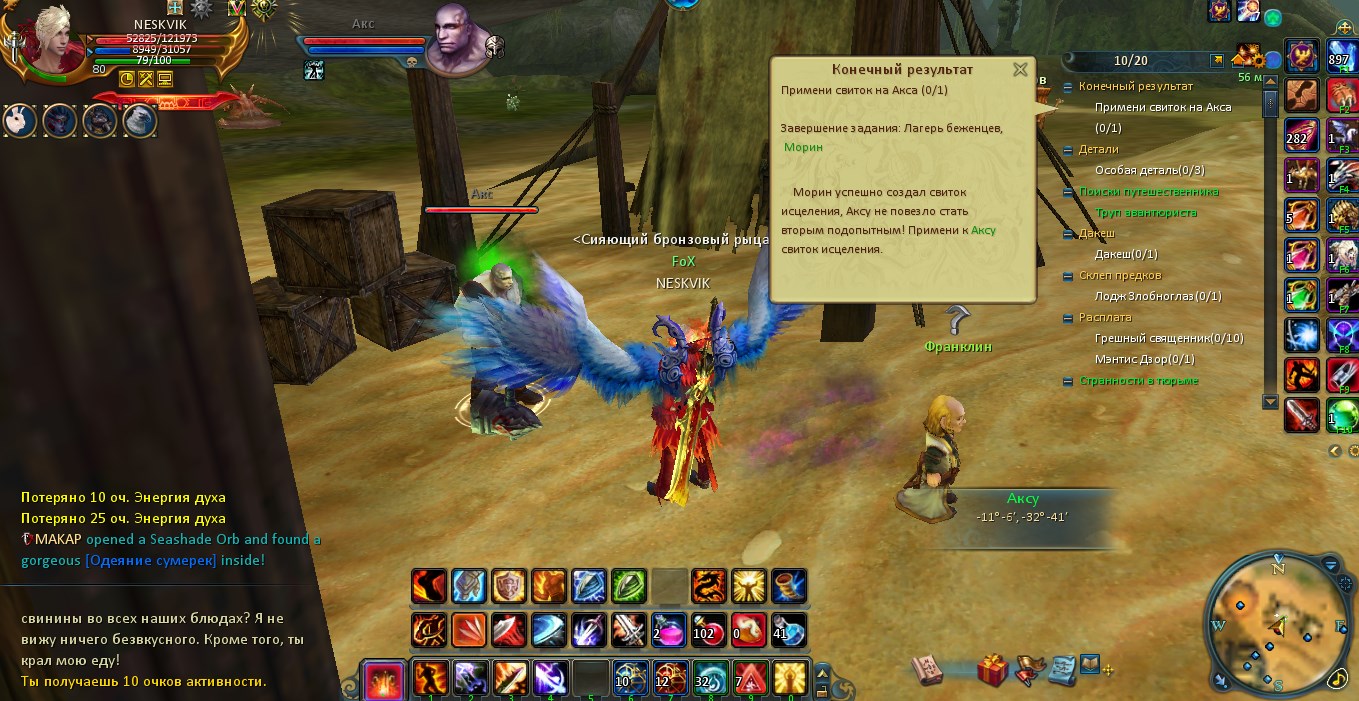The image size is (1359, 701).
Task: Use the horn item in hotbar
Action: click(x=789, y=586)
